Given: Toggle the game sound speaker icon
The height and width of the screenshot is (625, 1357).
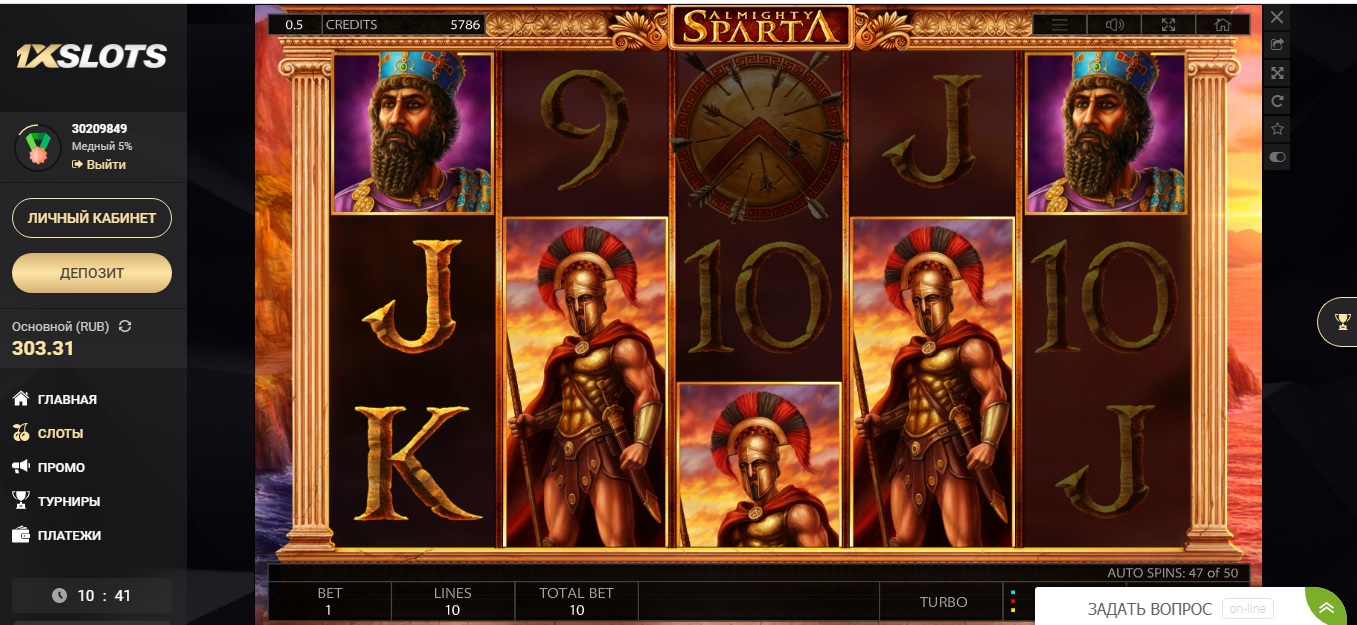Looking at the screenshot, I should (1114, 25).
